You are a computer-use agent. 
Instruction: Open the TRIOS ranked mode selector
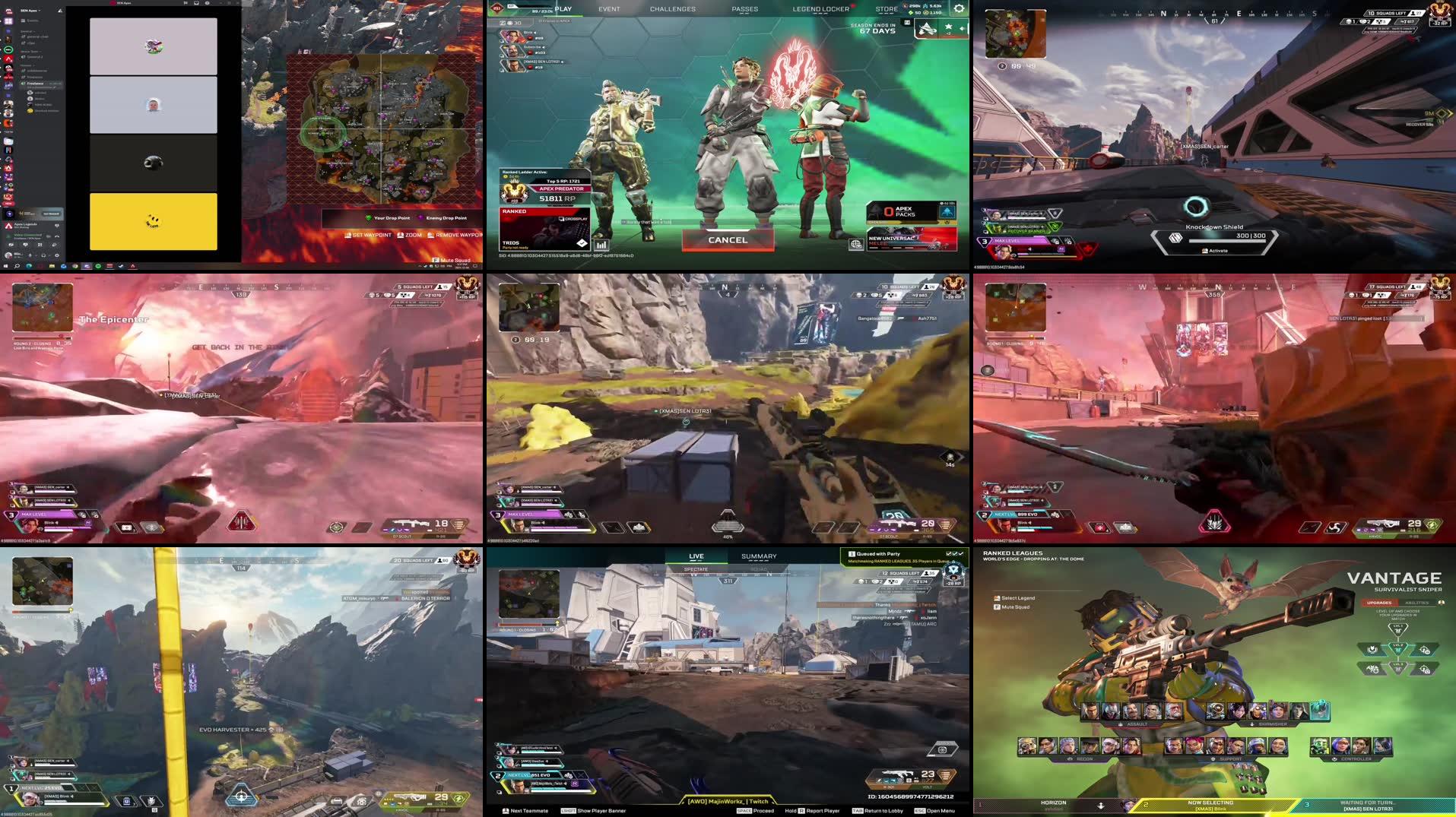[545, 228]
